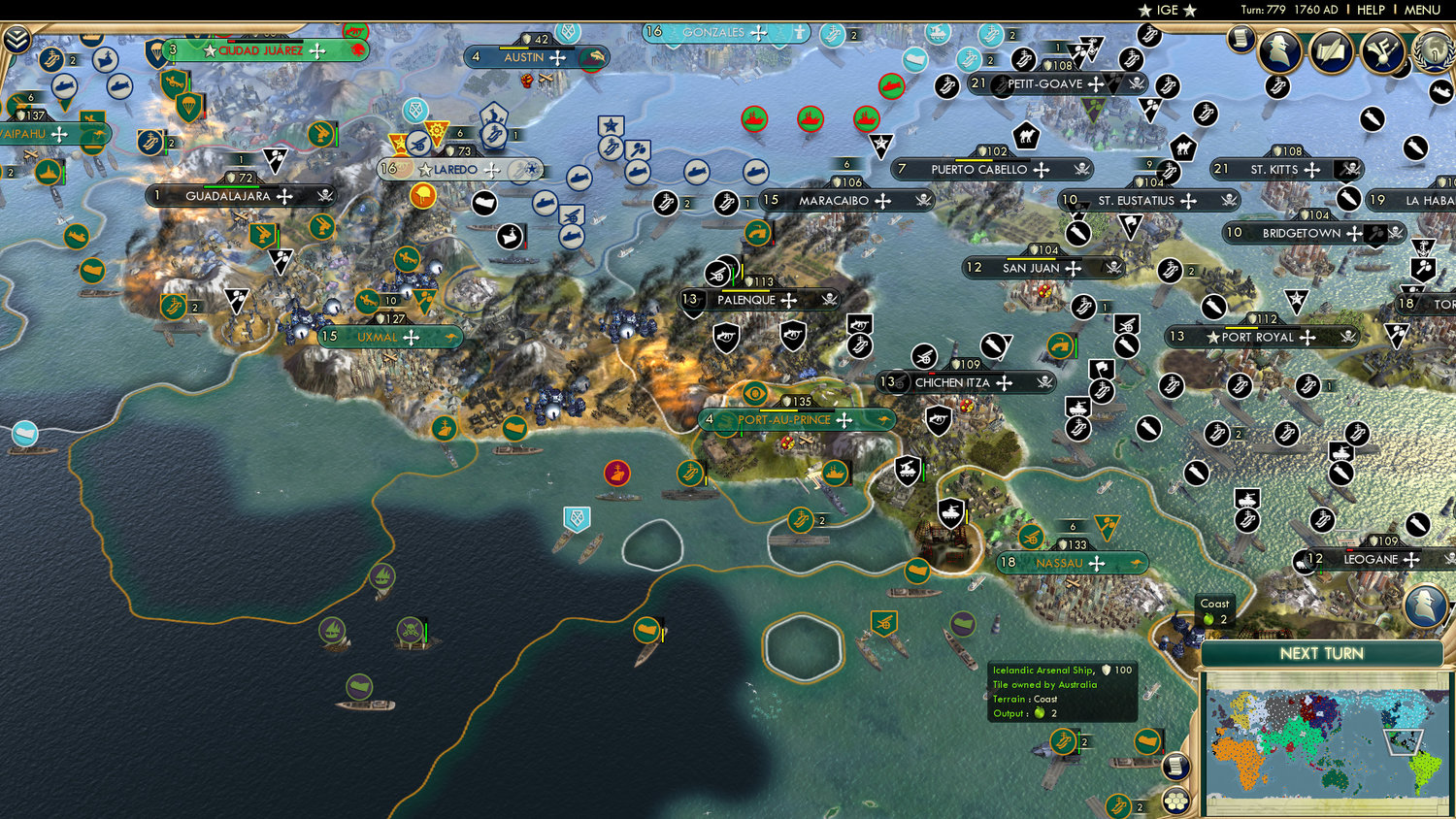The height and width of the screenshot is (819, 1456).
Task: Open the HELP item
Action: [x=1372, y=10]
